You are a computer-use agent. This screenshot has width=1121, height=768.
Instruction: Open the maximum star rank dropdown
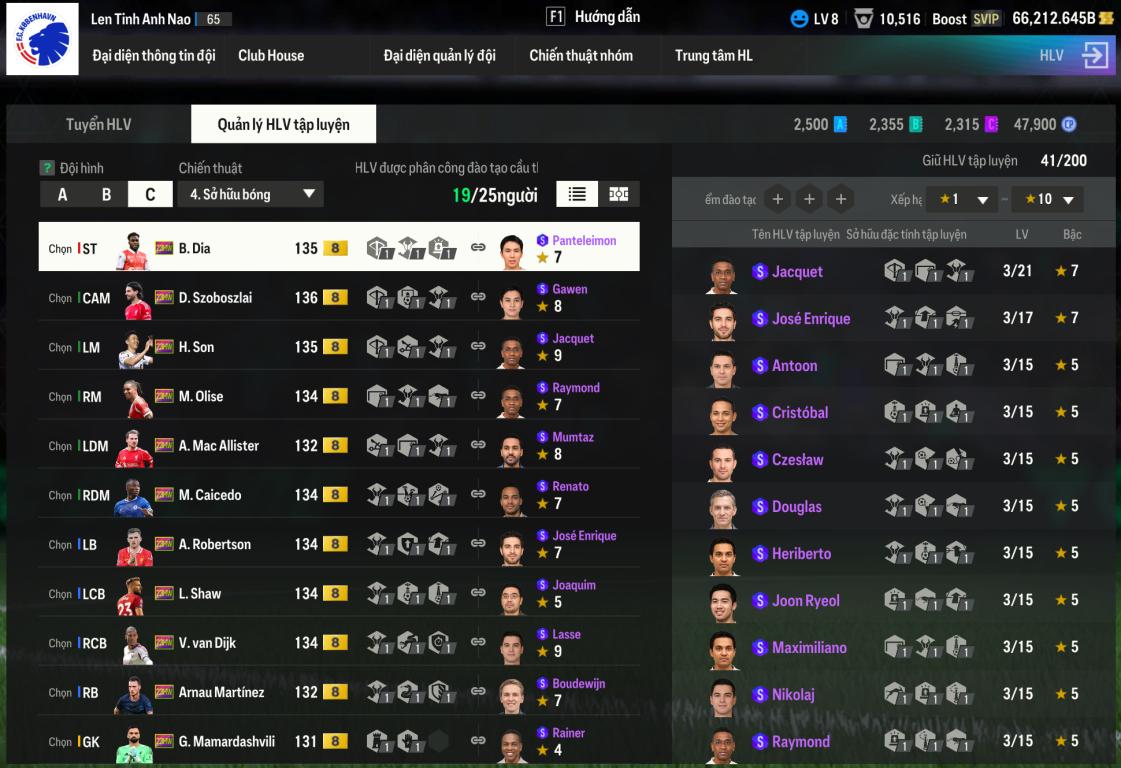pyautogui.click(x=1048, y=199)
